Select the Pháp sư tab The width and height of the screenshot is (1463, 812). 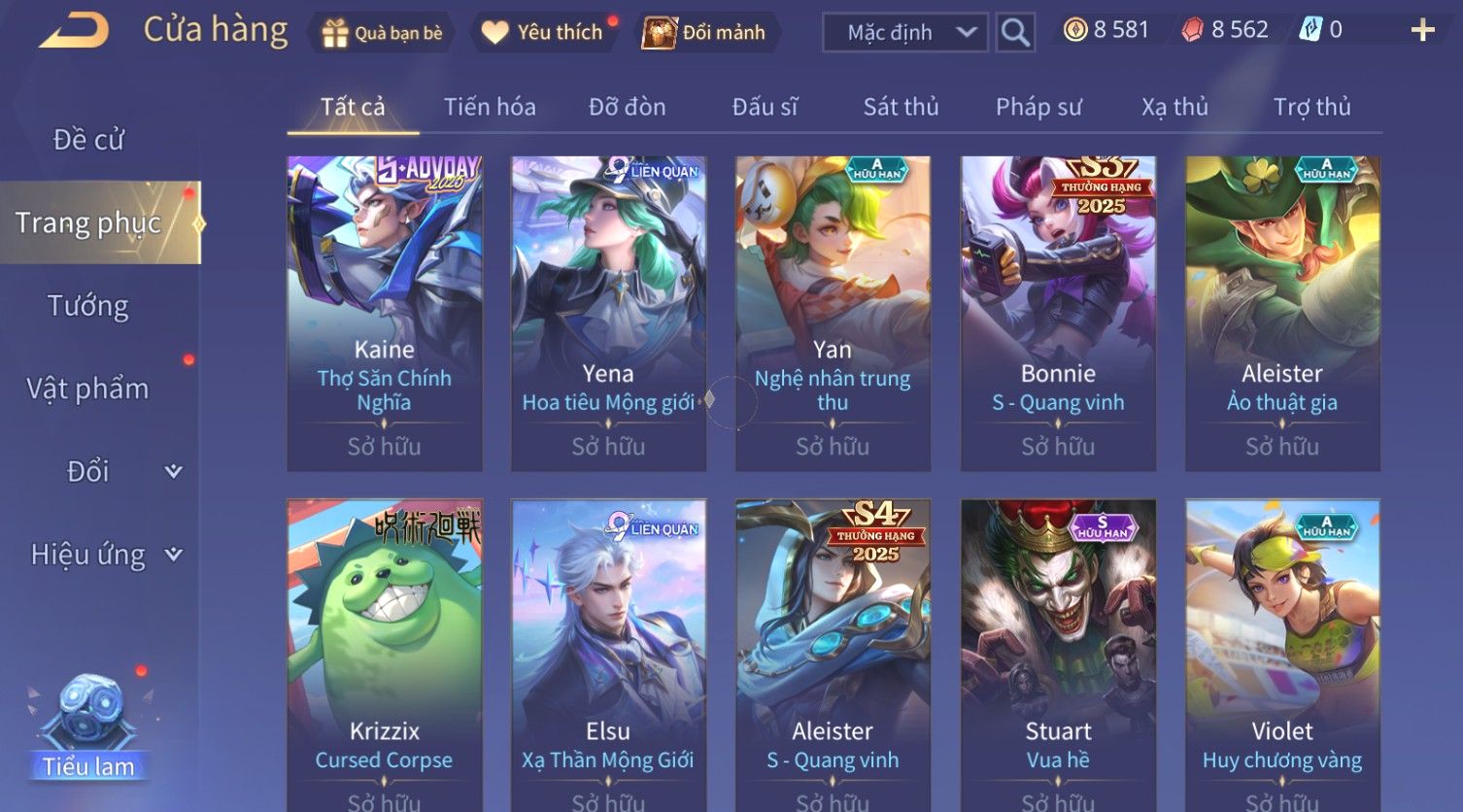(1038, 107)
